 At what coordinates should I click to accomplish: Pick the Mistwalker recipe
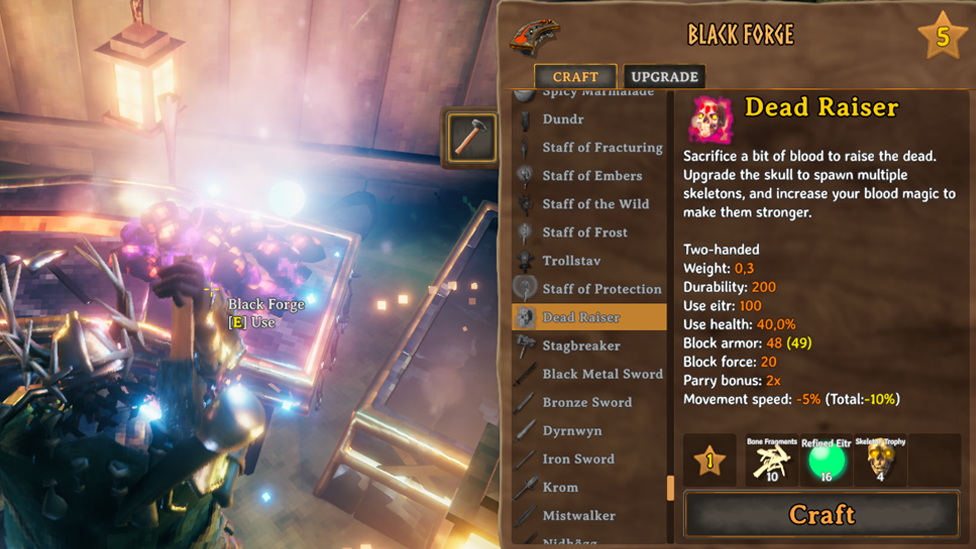(x=578, y=516)
